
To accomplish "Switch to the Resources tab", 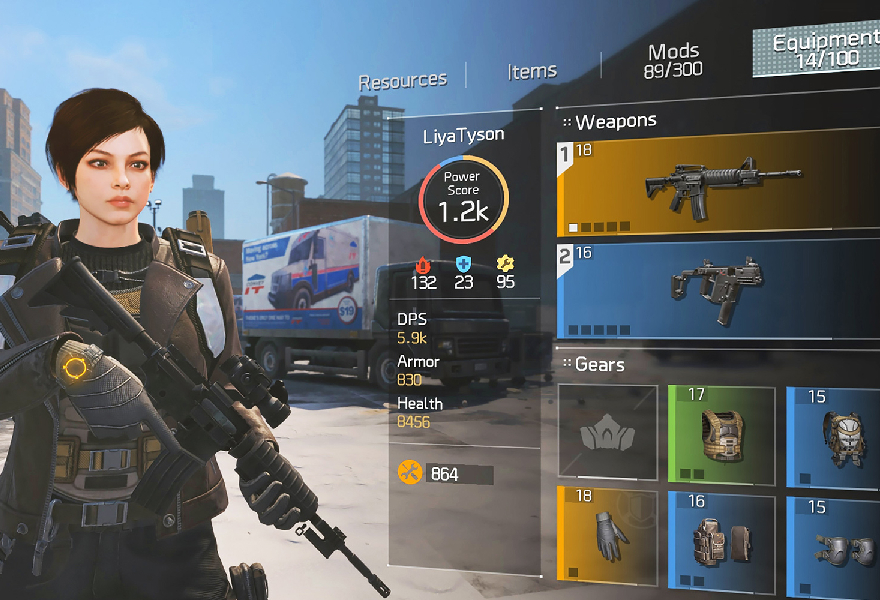I will pos(403,81).
